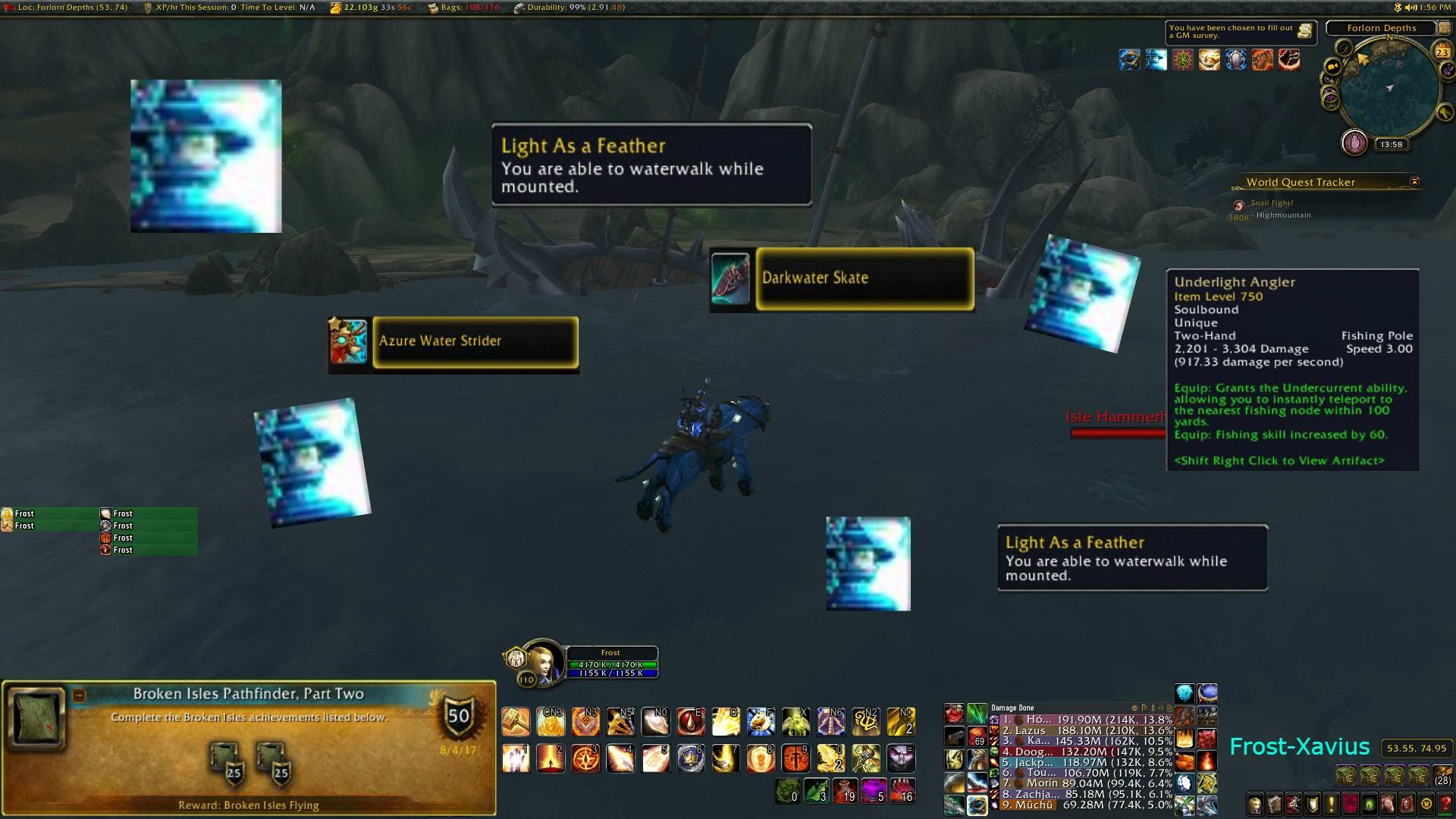Image resolution: width=1456 pixels, height=819 pixels.
Task: Collapse the World Quest Tracker
Action: 1414,182
